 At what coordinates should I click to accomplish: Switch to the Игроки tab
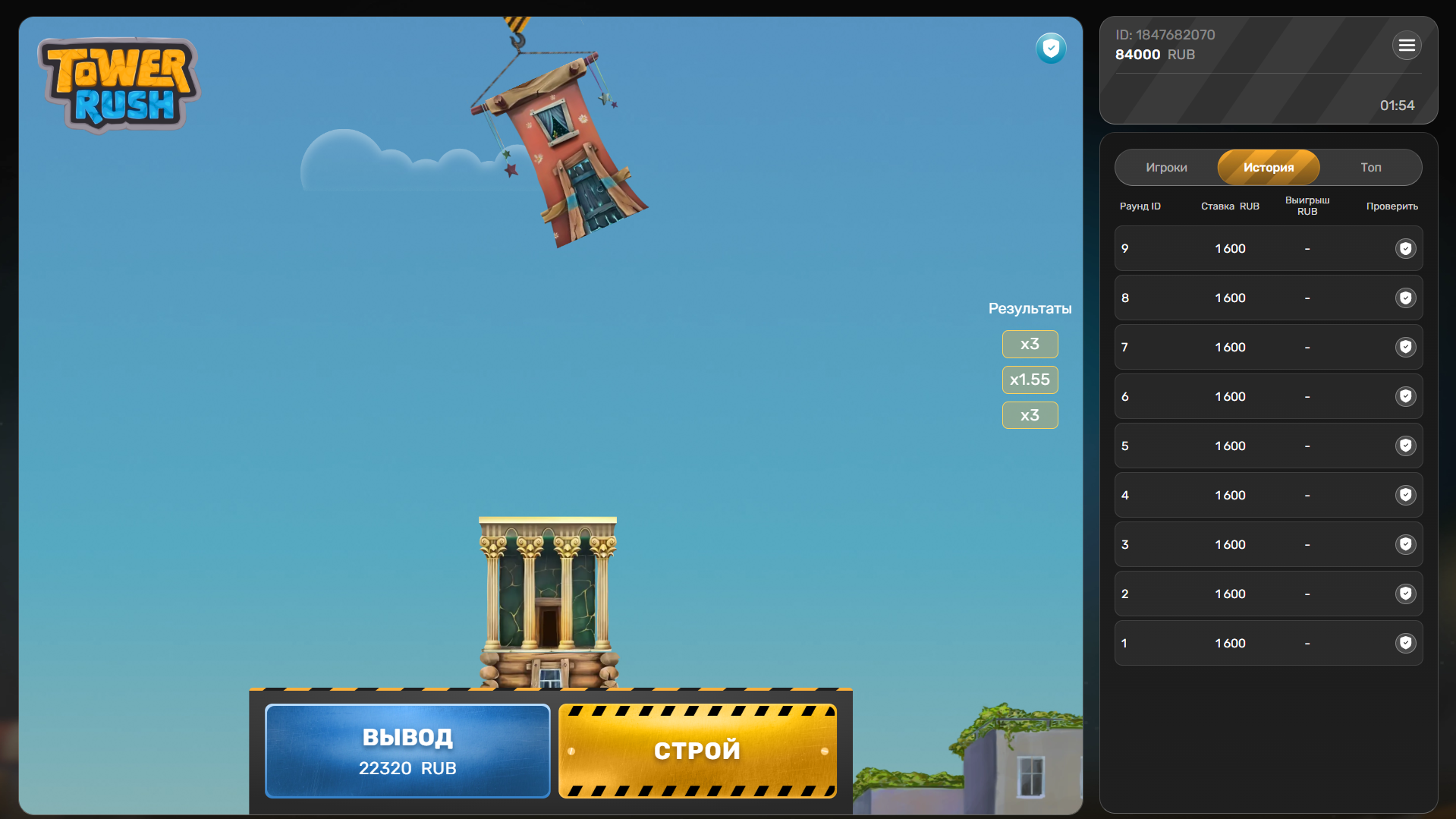coord(1166,167)
